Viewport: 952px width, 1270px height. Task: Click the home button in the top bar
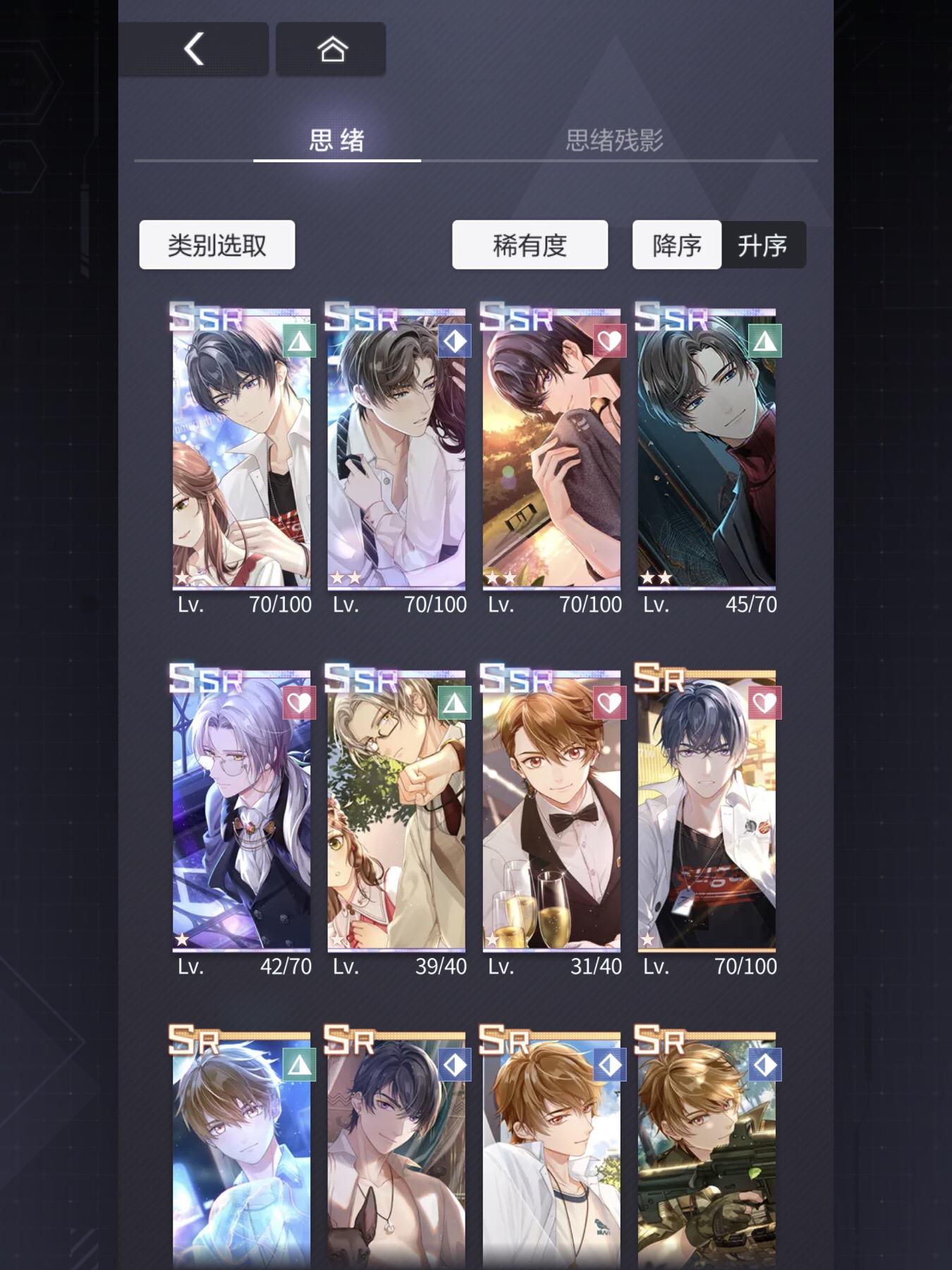331,49
